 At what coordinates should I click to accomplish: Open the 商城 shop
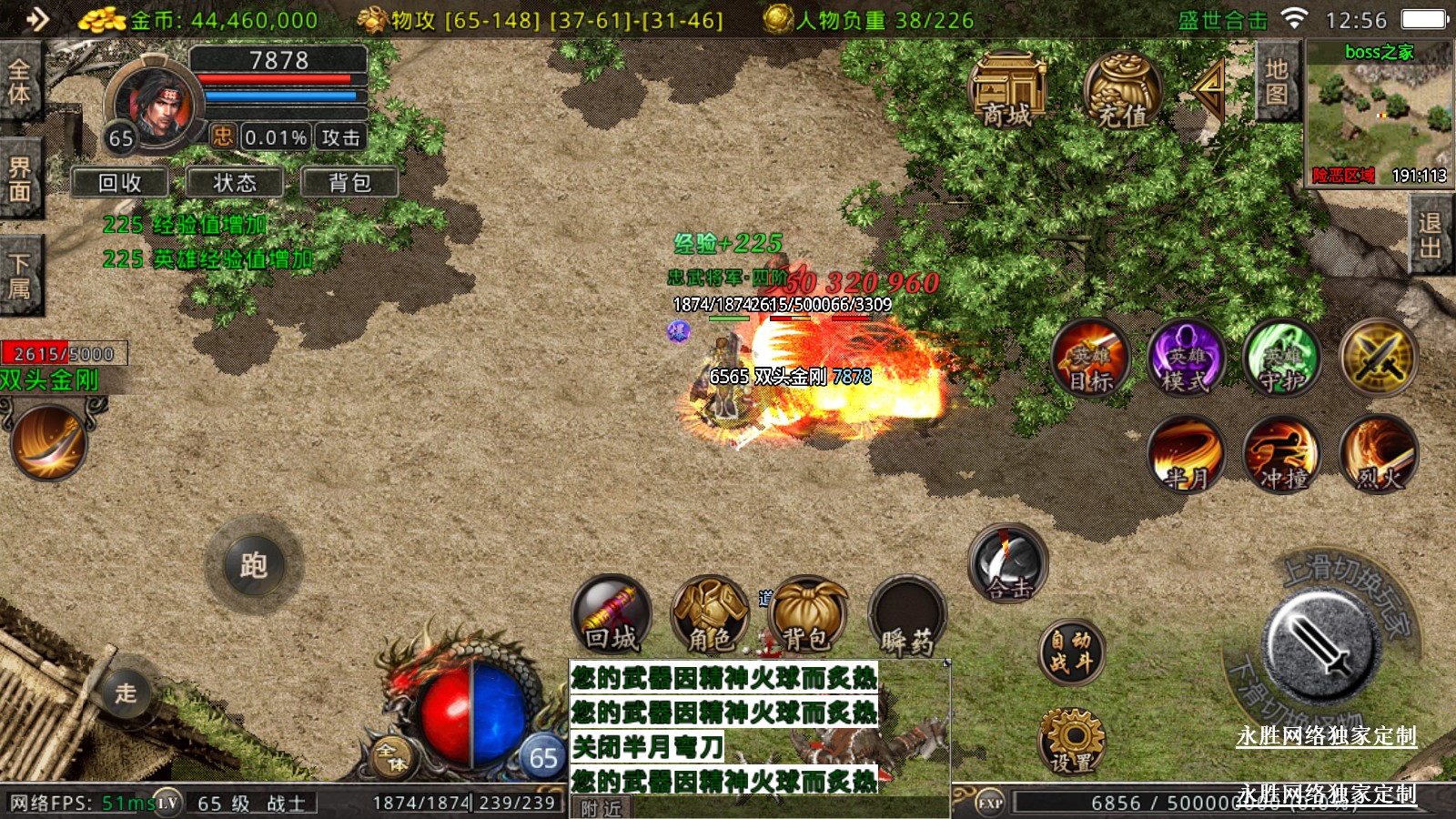pos(1007,89)
